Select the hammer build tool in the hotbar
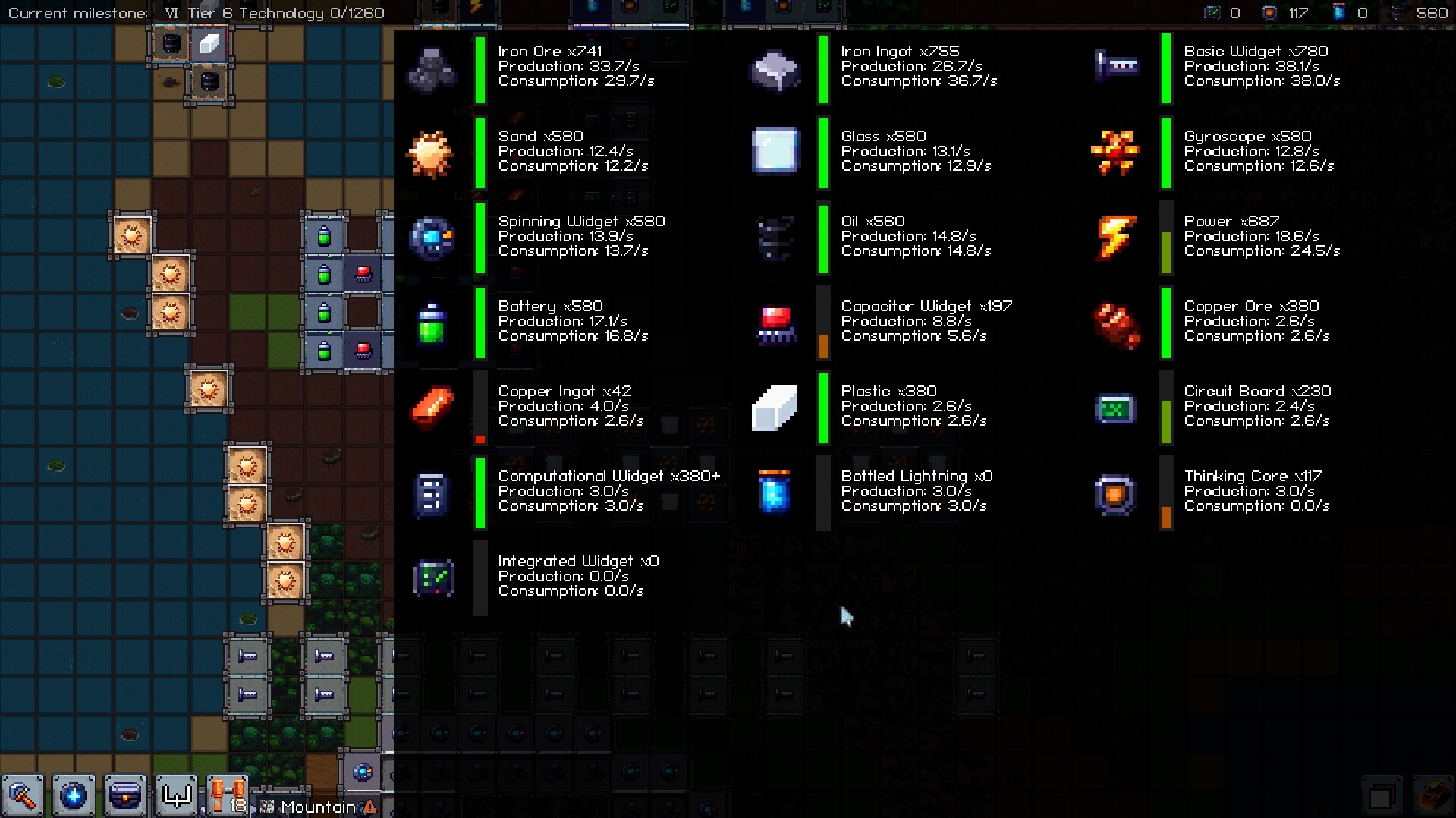Screen dimensions: 1456x818 (x=23, y=796)
